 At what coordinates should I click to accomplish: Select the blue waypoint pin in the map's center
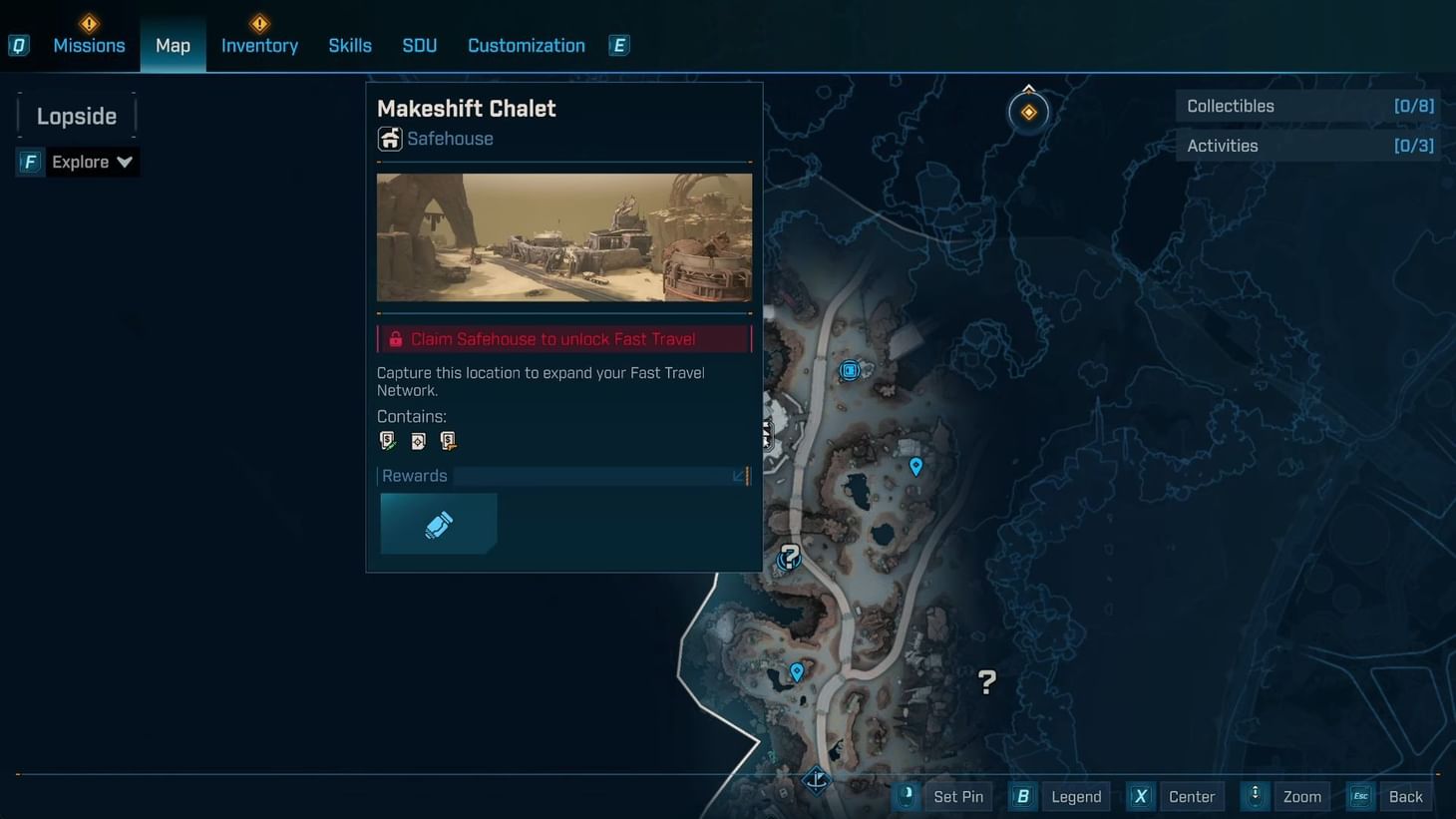coord(915,465)
